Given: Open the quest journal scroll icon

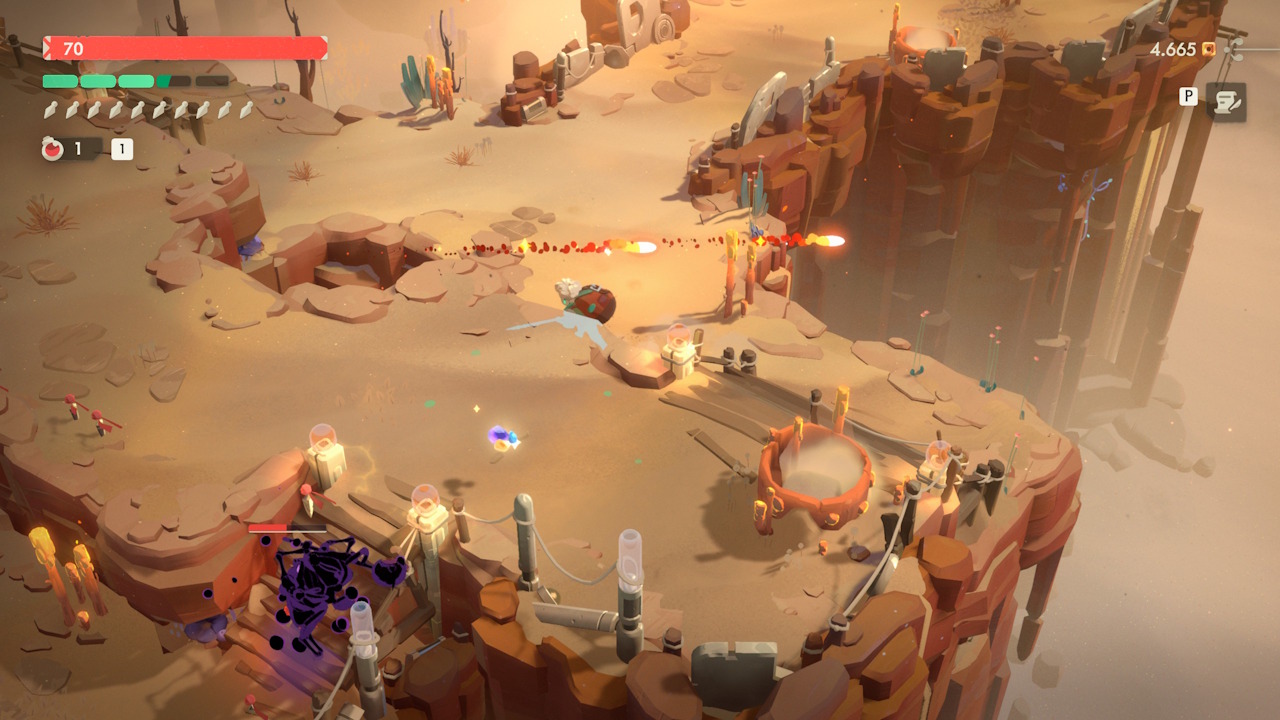Looking at the screenshot, I should pos(1225,102).
